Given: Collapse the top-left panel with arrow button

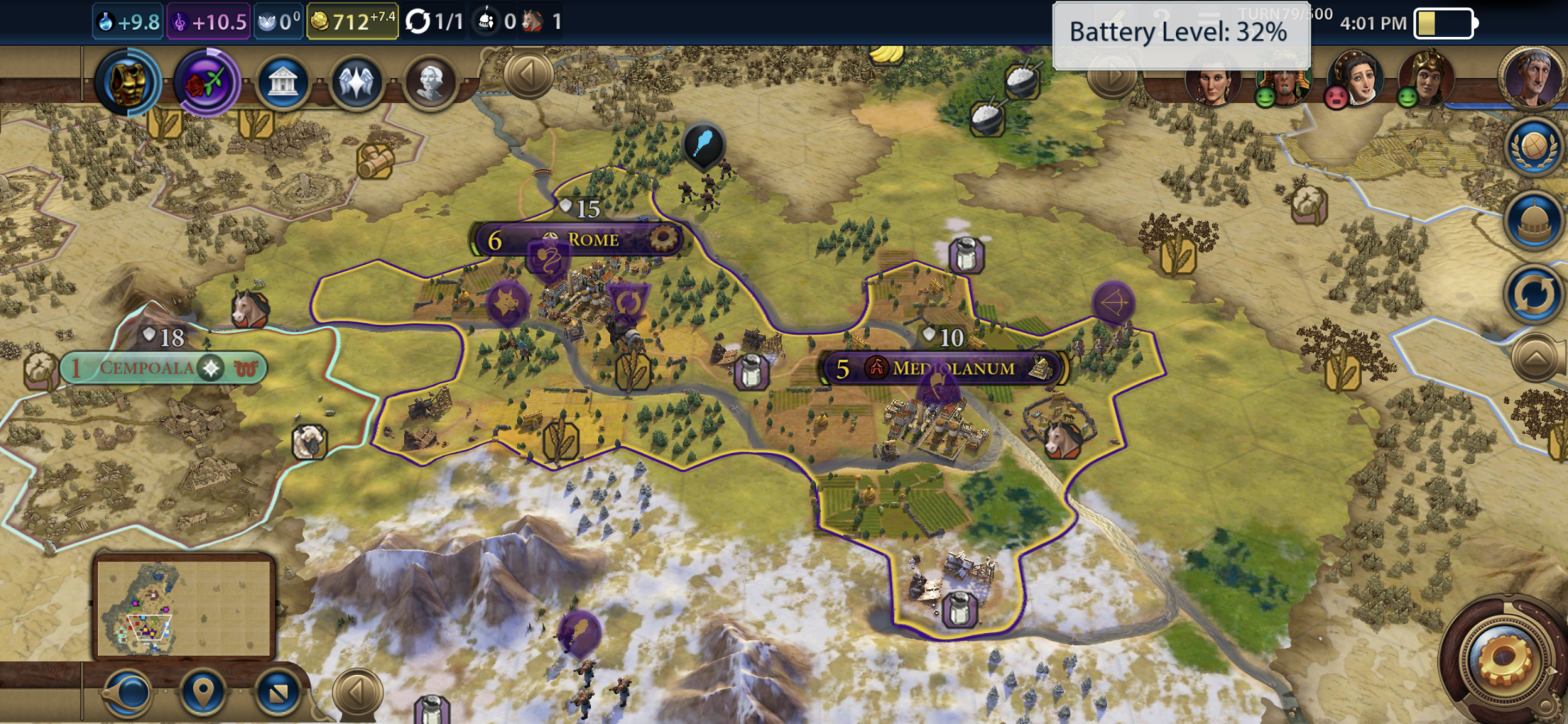Looking at the screenshot, I should click(528, 75).
